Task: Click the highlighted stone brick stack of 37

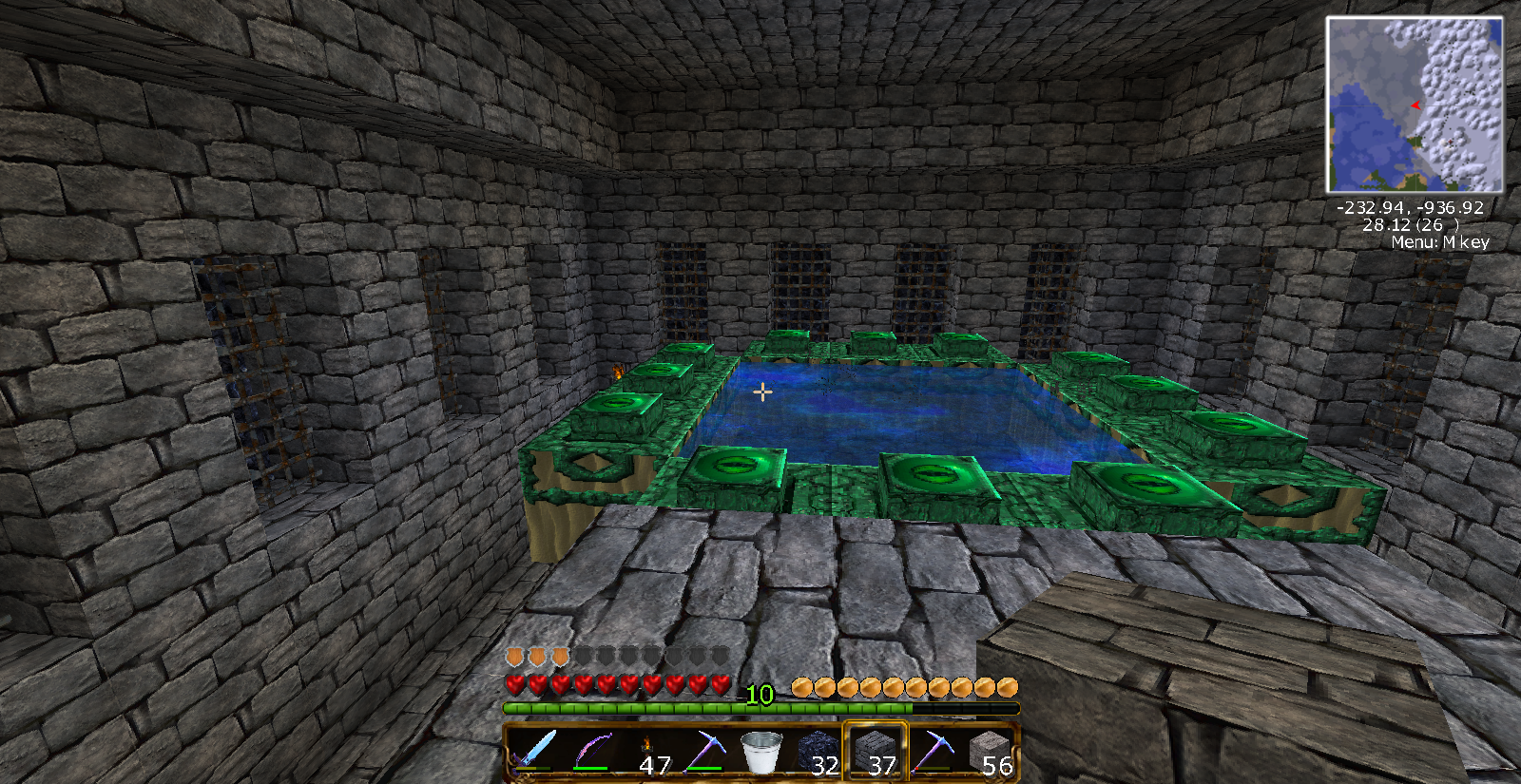Action: point(876,752)
